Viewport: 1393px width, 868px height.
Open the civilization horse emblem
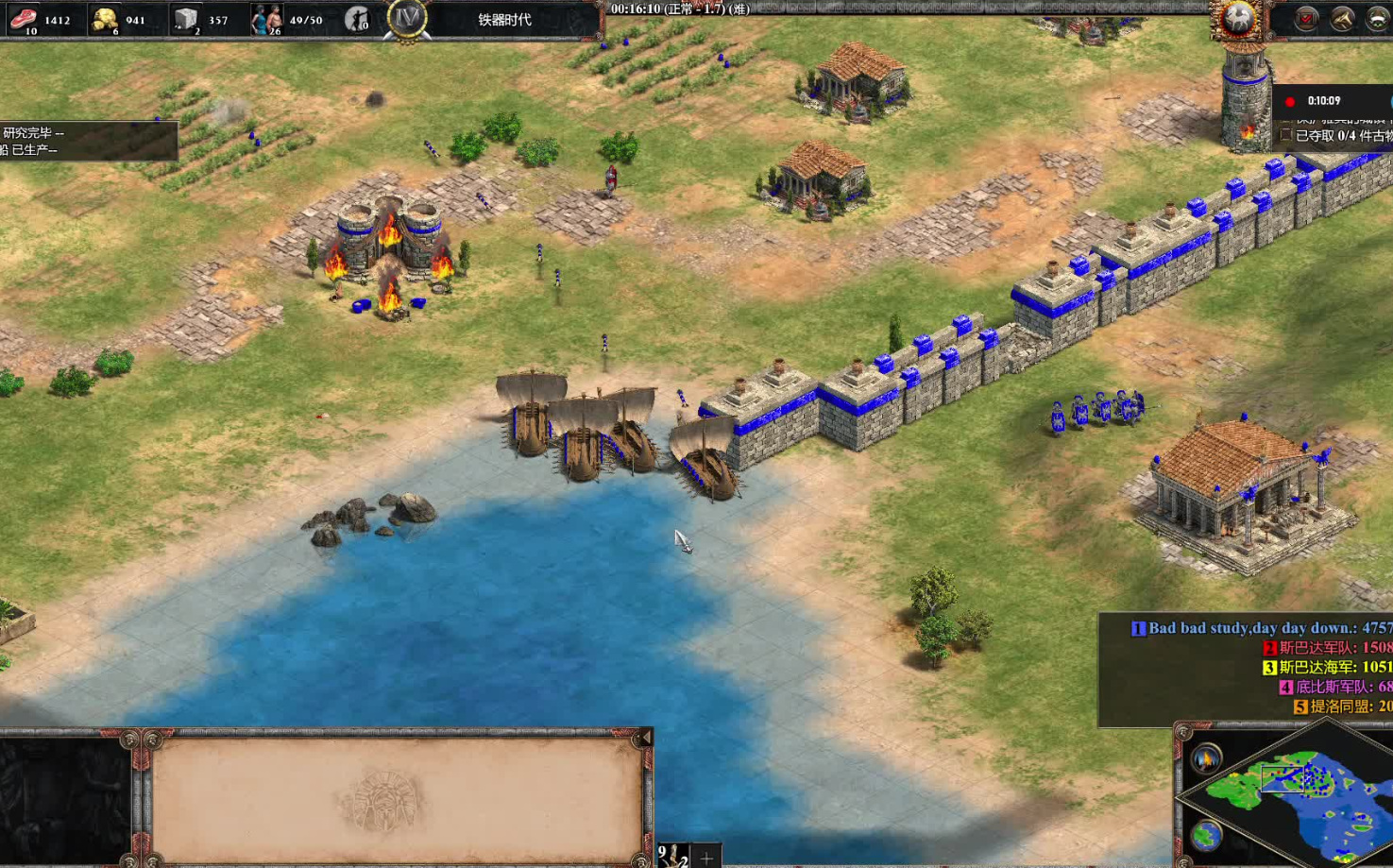tap(1237, 18)
